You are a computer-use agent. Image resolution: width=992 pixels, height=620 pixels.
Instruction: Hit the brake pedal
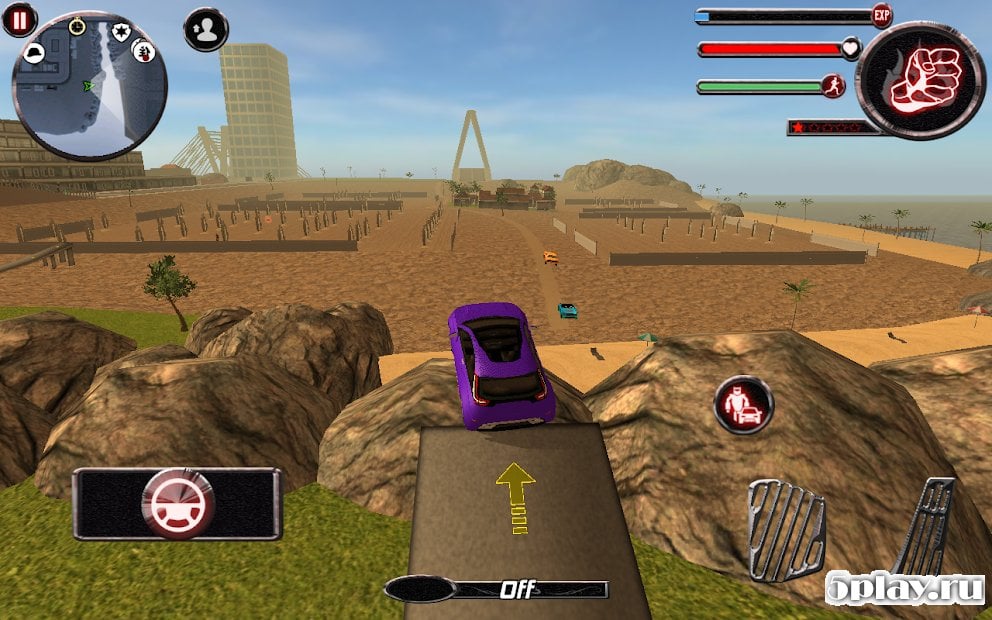(x=786, y=530)
